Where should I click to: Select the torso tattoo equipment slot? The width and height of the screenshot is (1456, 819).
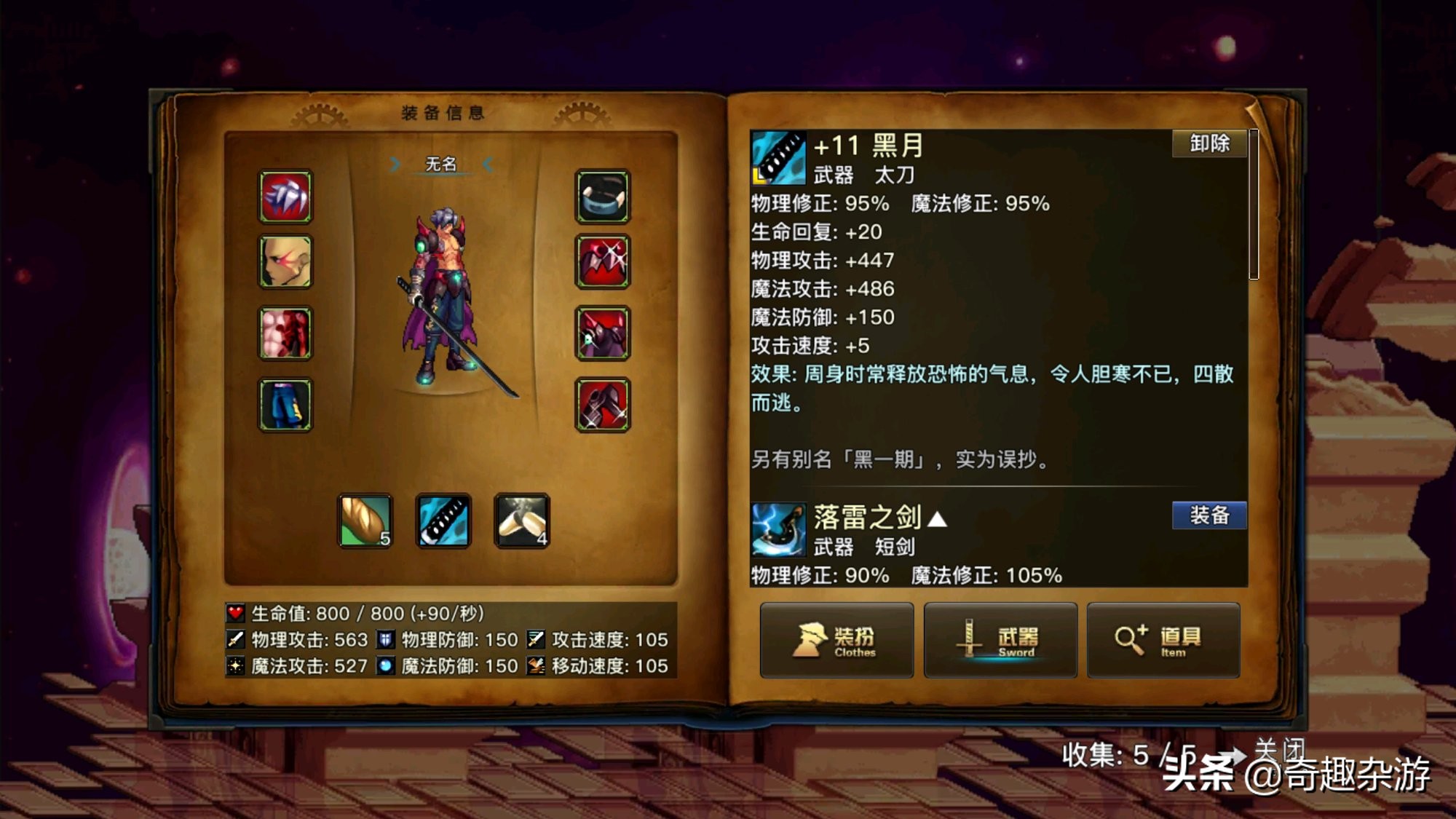coord(285,333)
